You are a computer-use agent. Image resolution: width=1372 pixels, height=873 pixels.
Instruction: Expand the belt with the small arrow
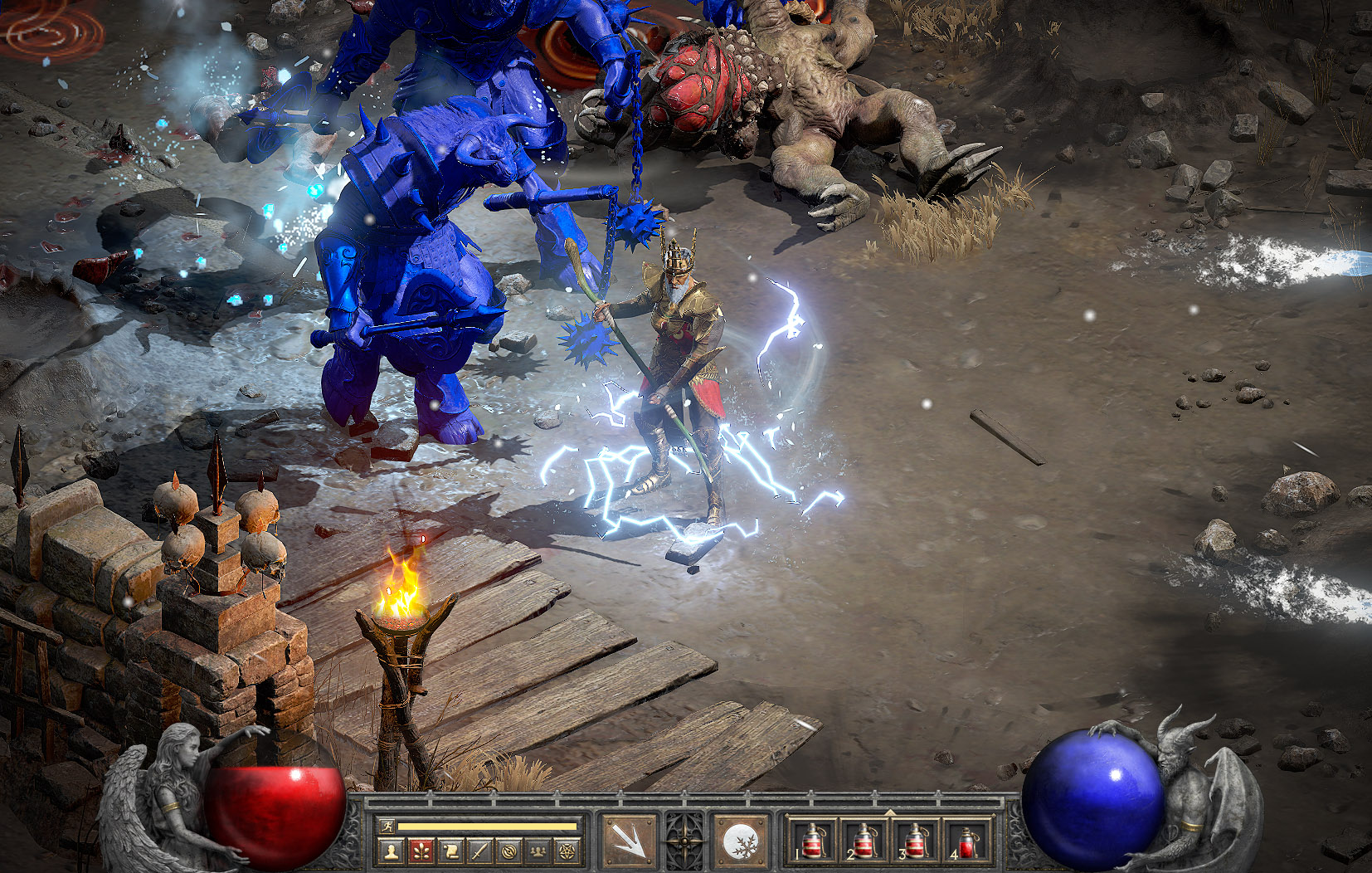pos(890,812)
